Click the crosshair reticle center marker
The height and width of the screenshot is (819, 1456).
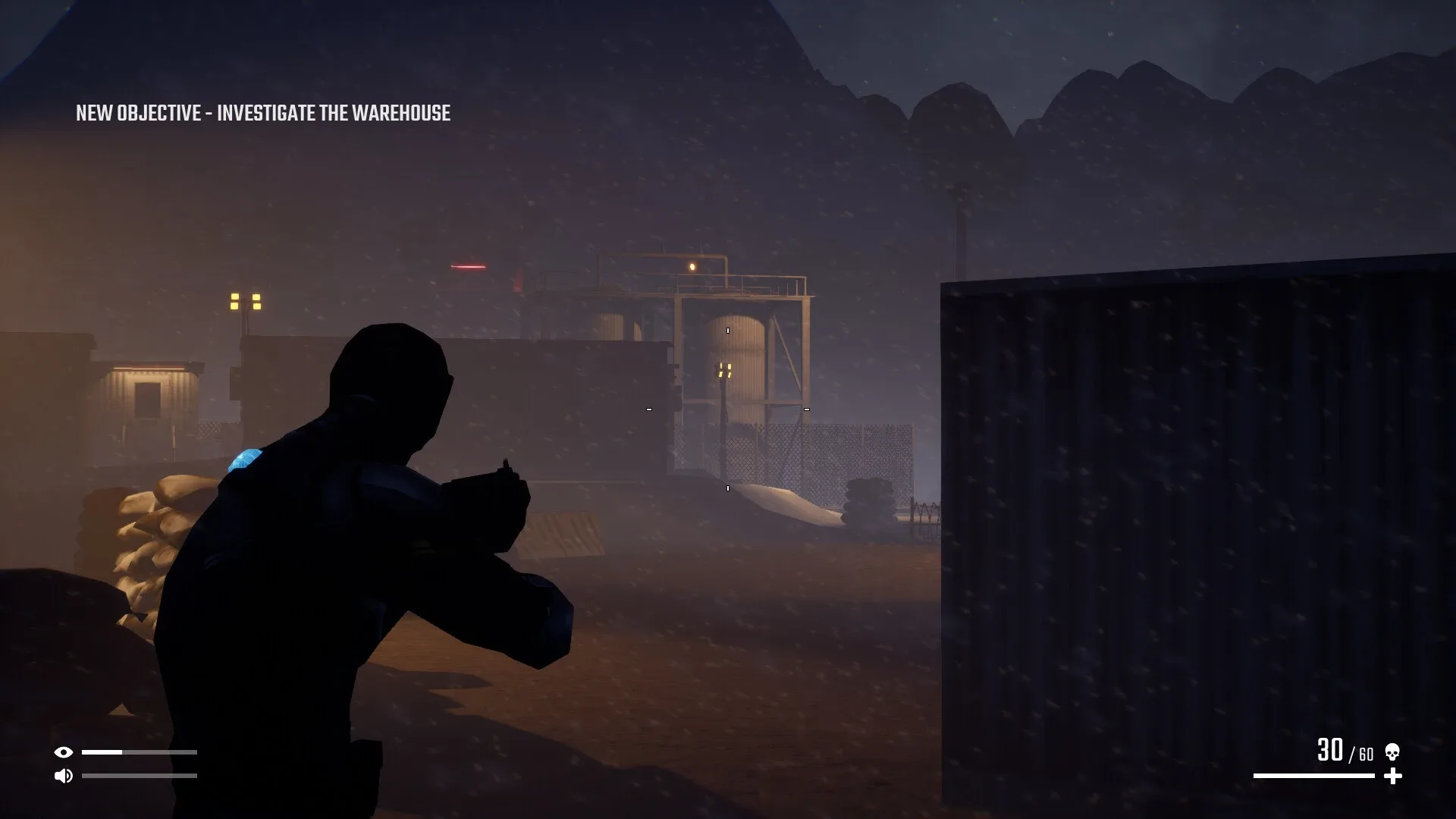(x=726, y=408)
